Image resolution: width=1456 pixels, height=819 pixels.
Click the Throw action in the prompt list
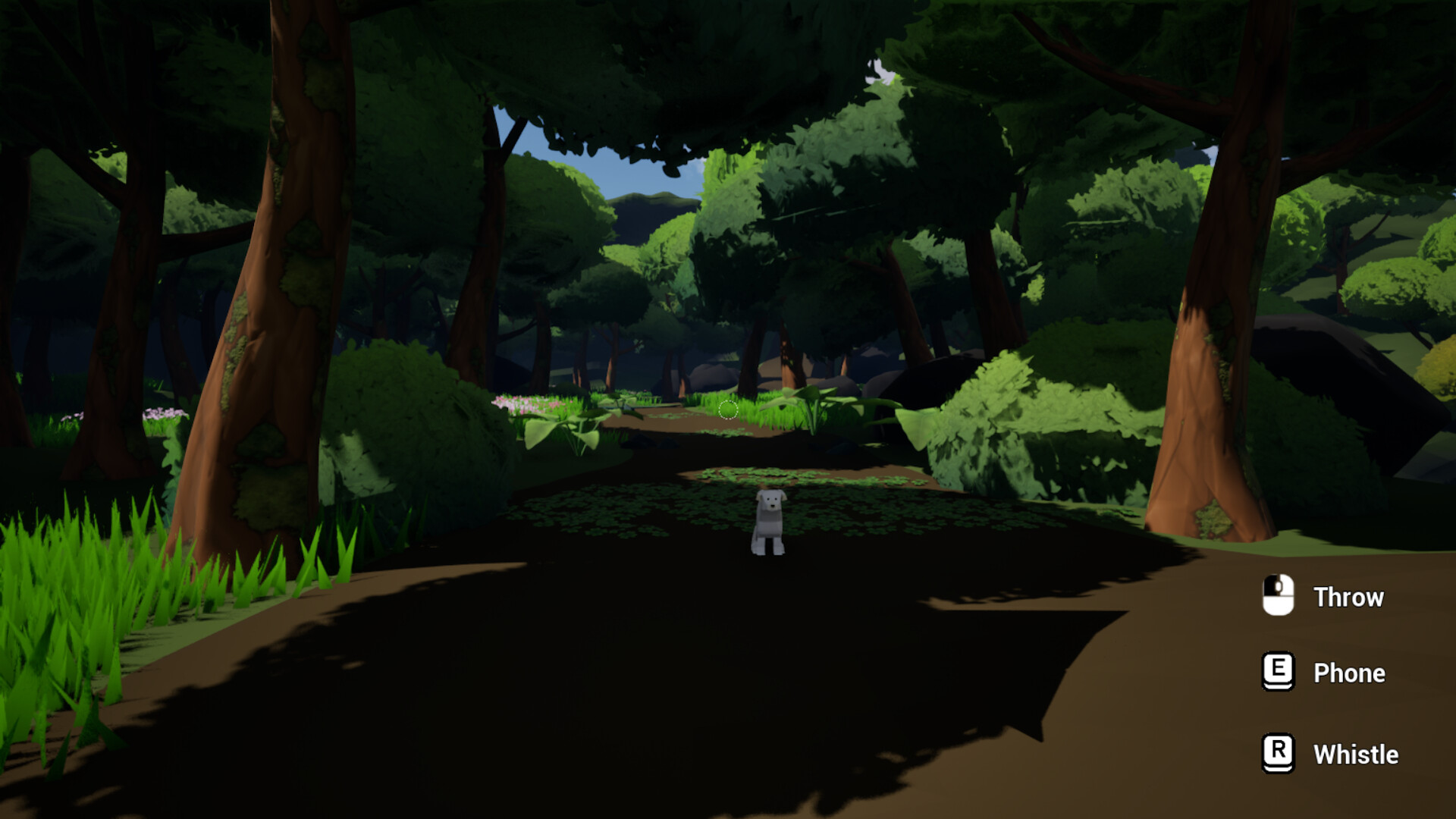(1348, 597)
